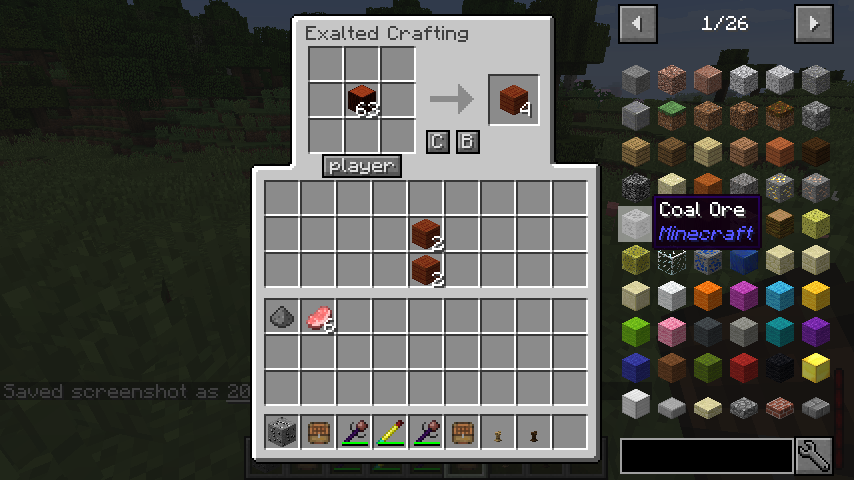854x480 pixels.
Task: Click the item search text box
Action: click(x=706, y=456)
